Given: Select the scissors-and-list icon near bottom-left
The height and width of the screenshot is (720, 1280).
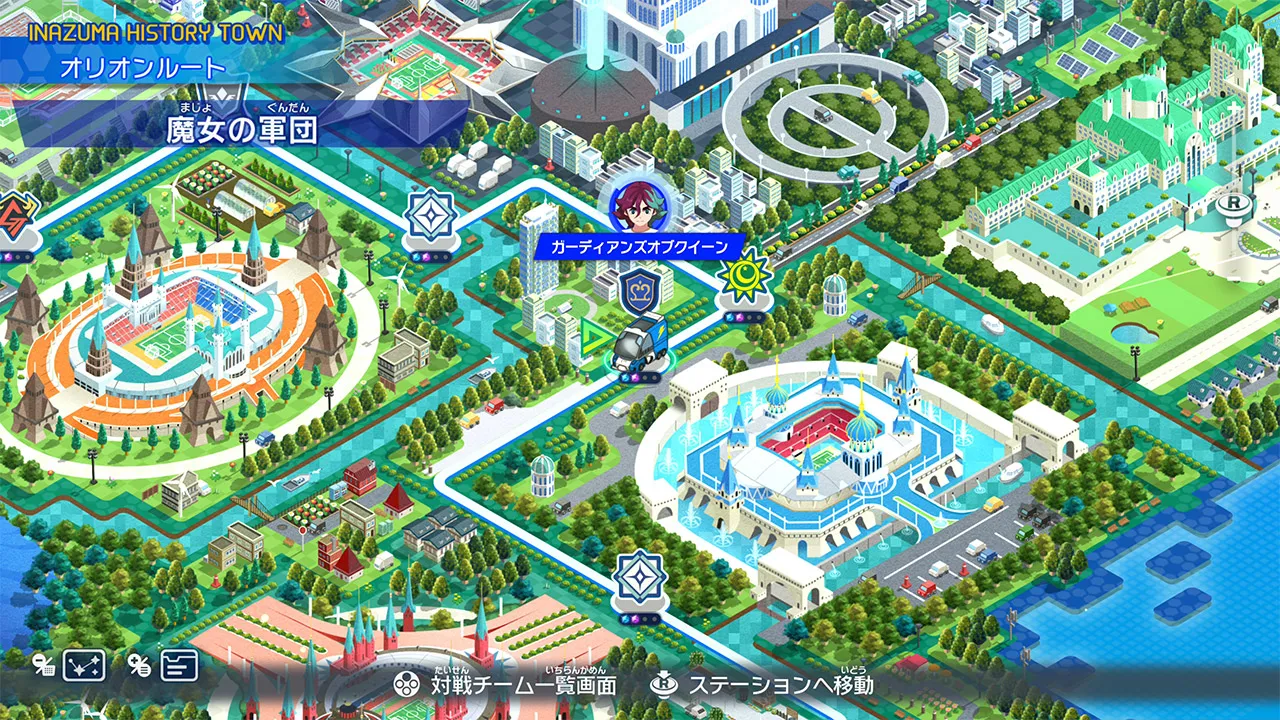Looking at the screenshot, I should pyautogui.click(x=138, y=666).
